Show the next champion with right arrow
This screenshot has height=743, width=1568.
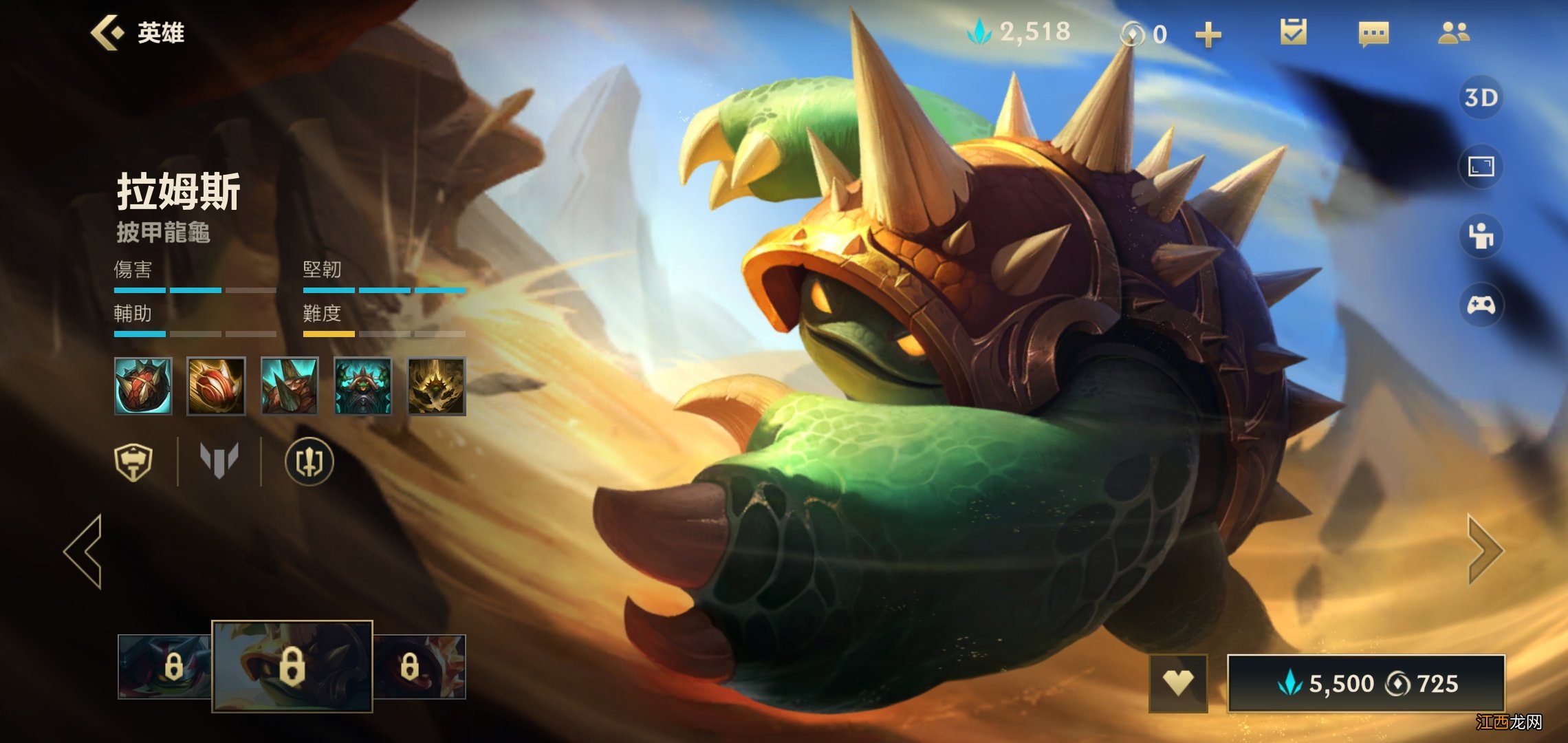click(1485, 550)
